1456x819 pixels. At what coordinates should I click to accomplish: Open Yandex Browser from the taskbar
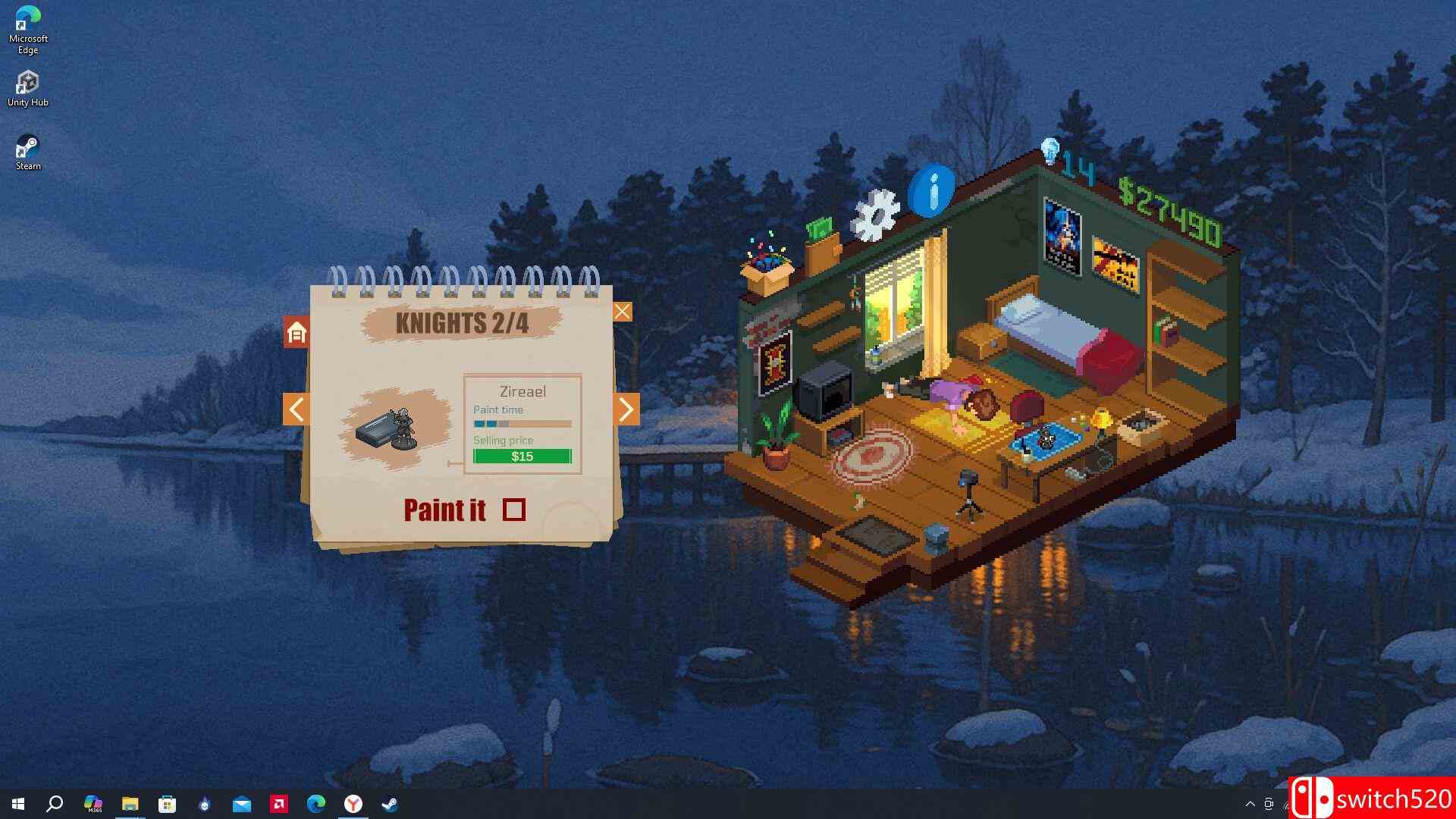(352, 804)
